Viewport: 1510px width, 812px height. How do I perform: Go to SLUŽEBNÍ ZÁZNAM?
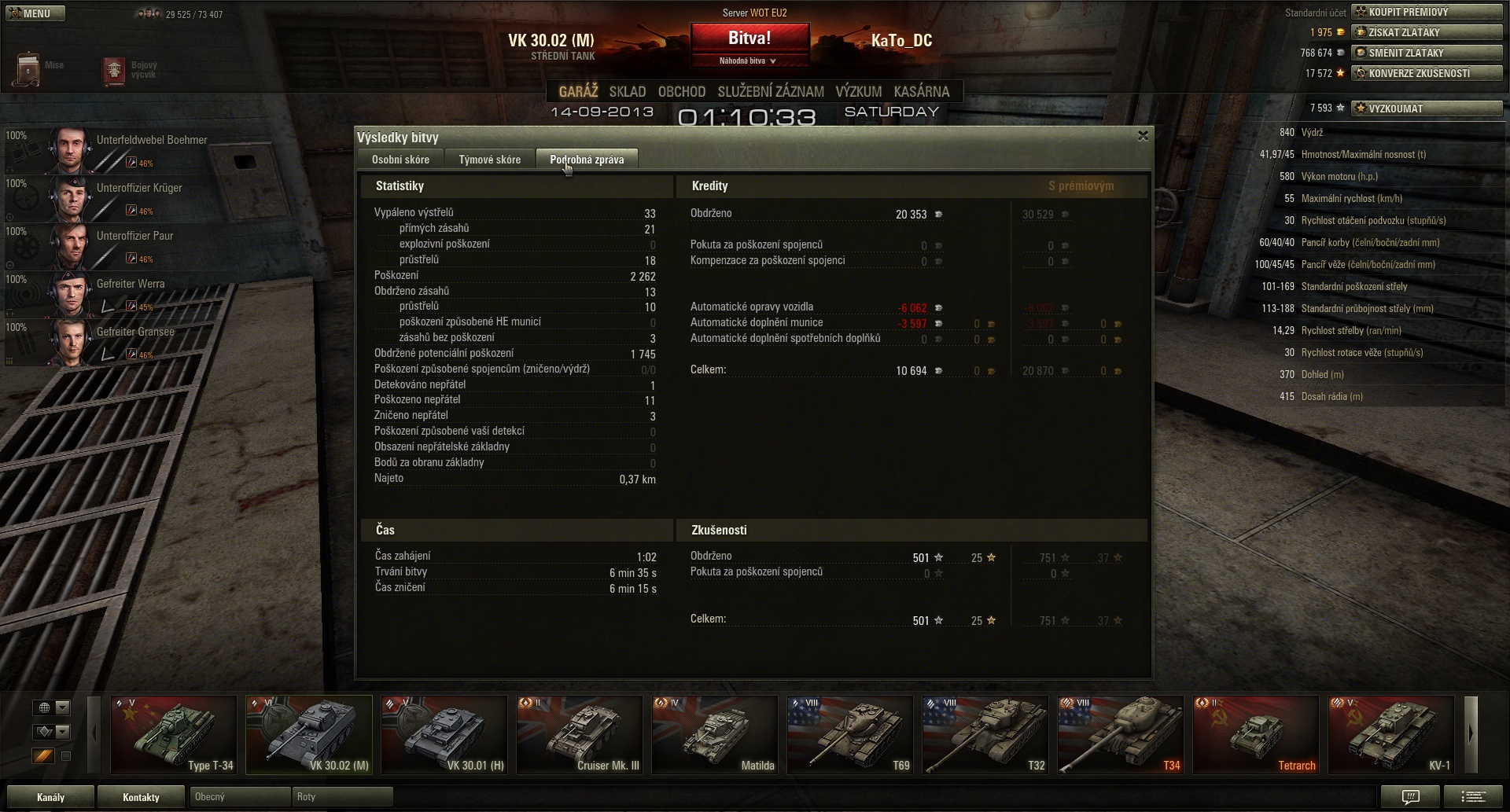(770, 92)
